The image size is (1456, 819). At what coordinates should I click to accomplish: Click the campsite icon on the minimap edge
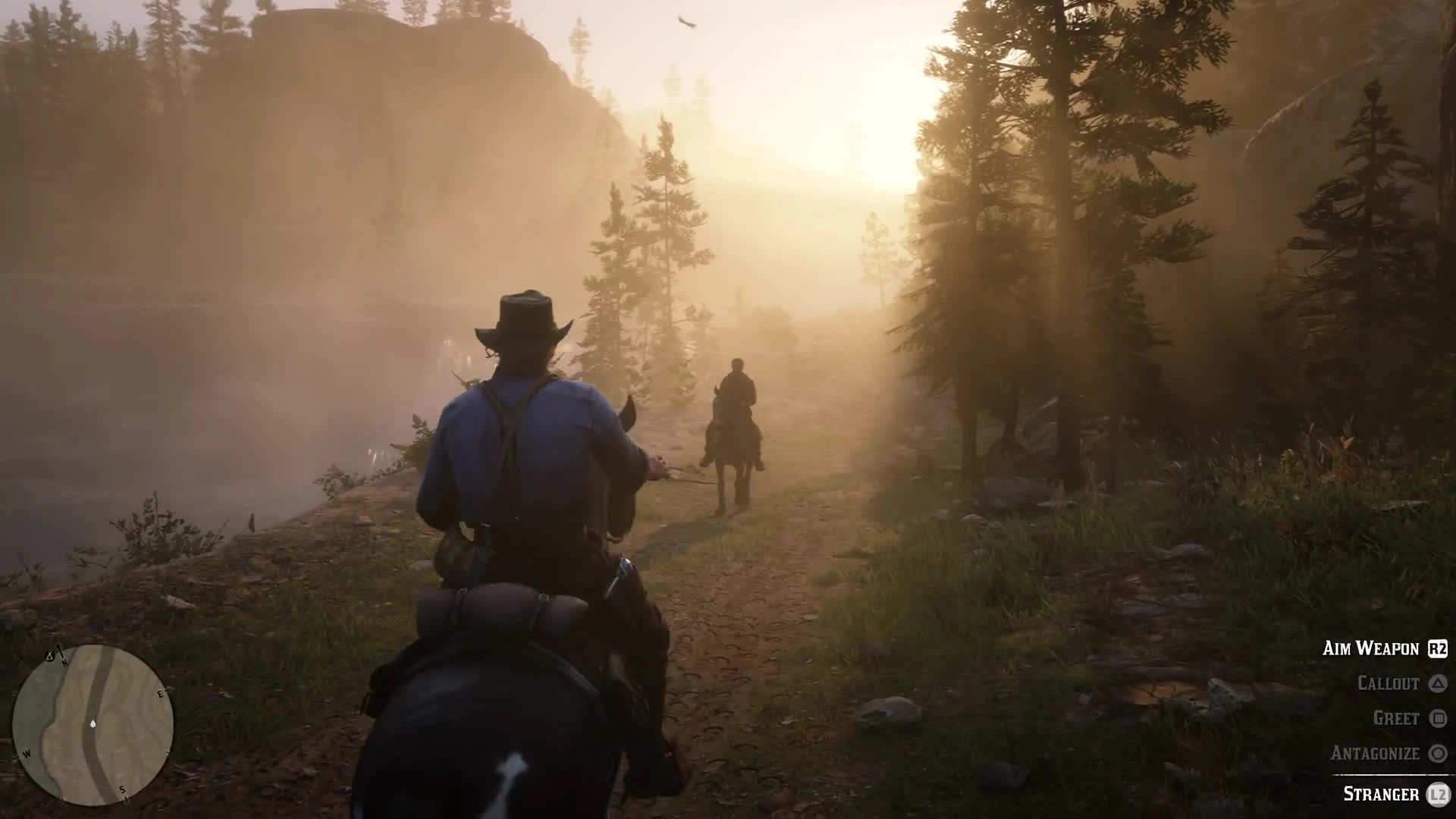tap(49, 656)
